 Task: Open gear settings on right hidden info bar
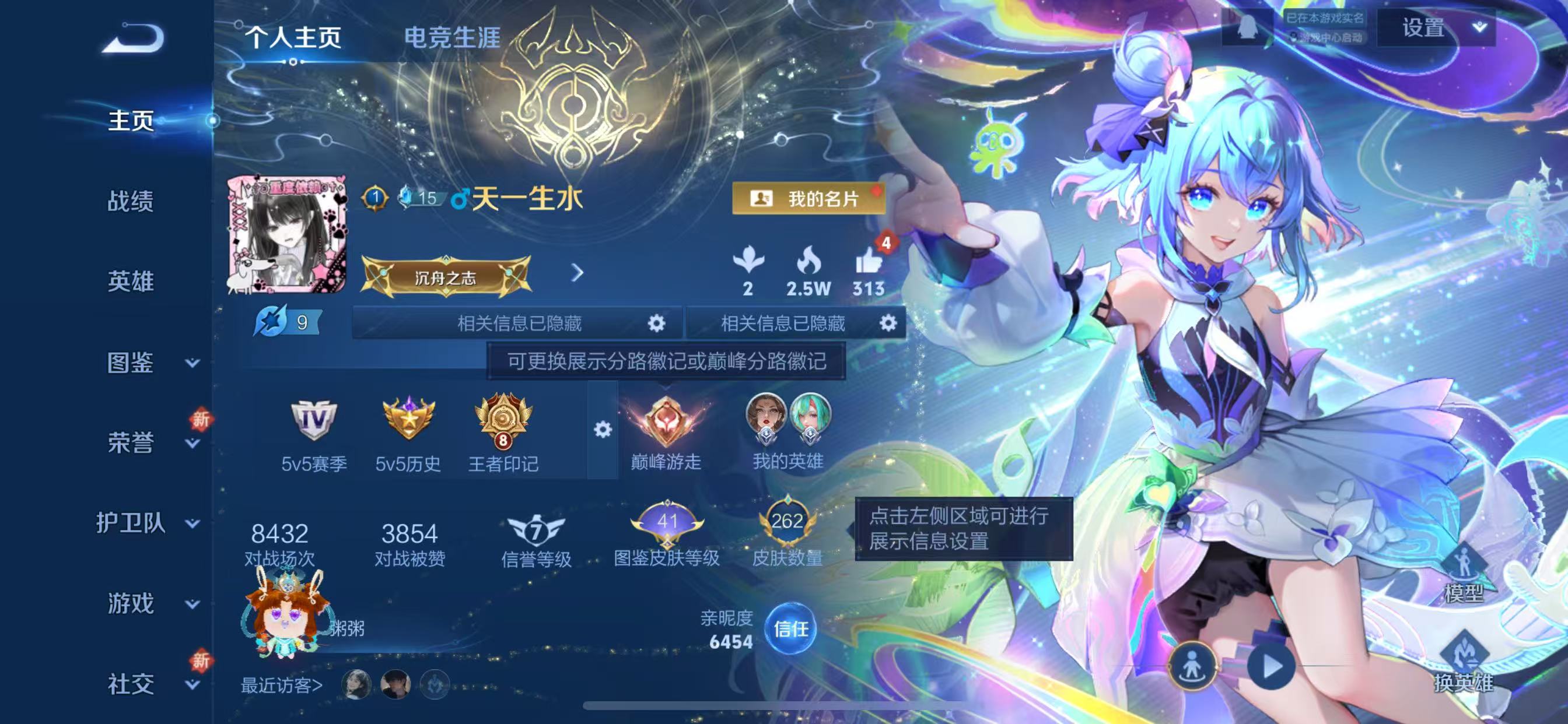tap(887, 323)
